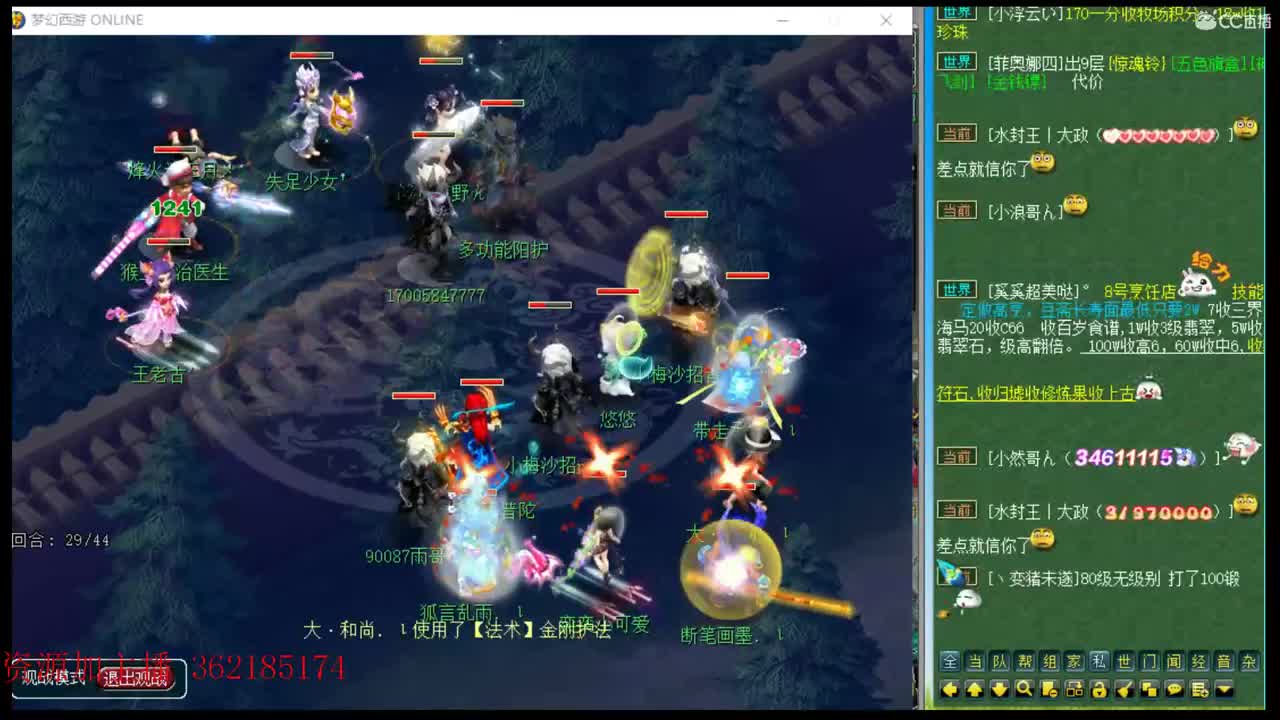Screen dimensions: 1280x720
Task: Click the yellow down-arrow icon in chat toolbar
Action: point(998,687)
